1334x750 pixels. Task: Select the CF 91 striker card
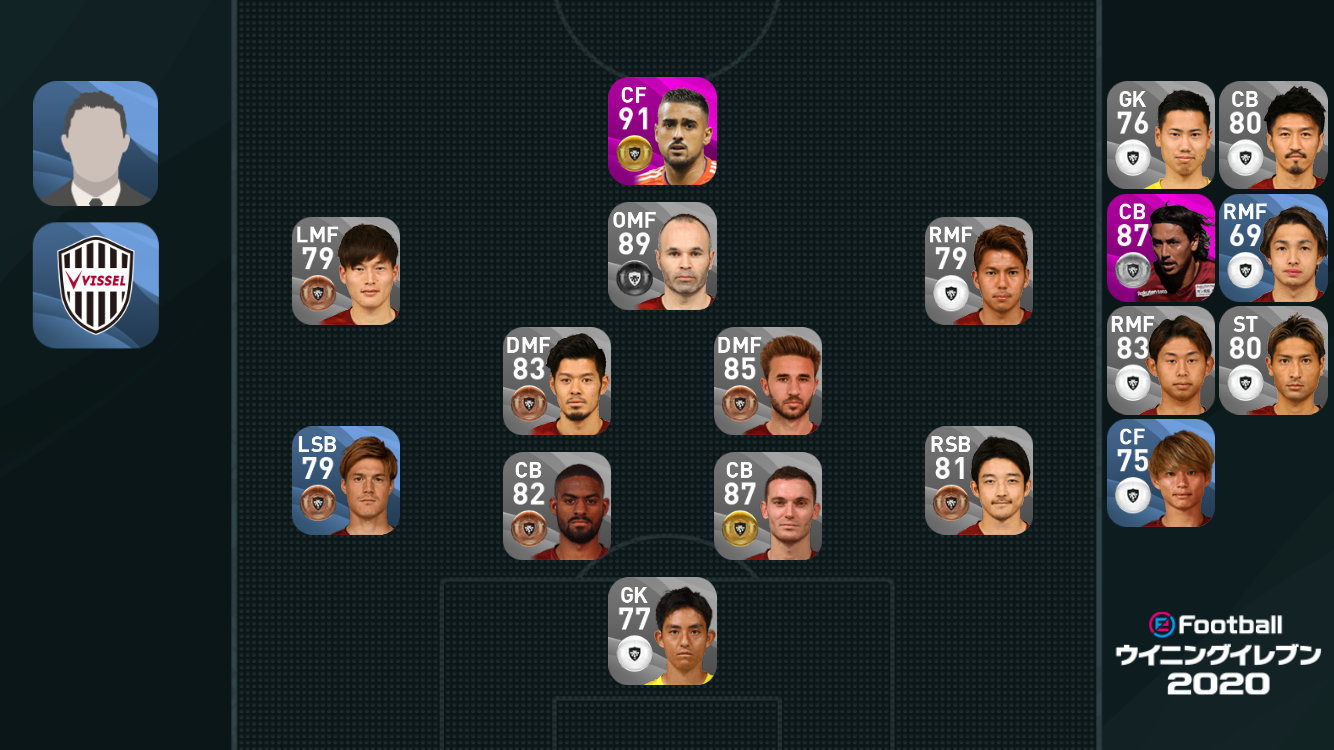pos(662,131)
